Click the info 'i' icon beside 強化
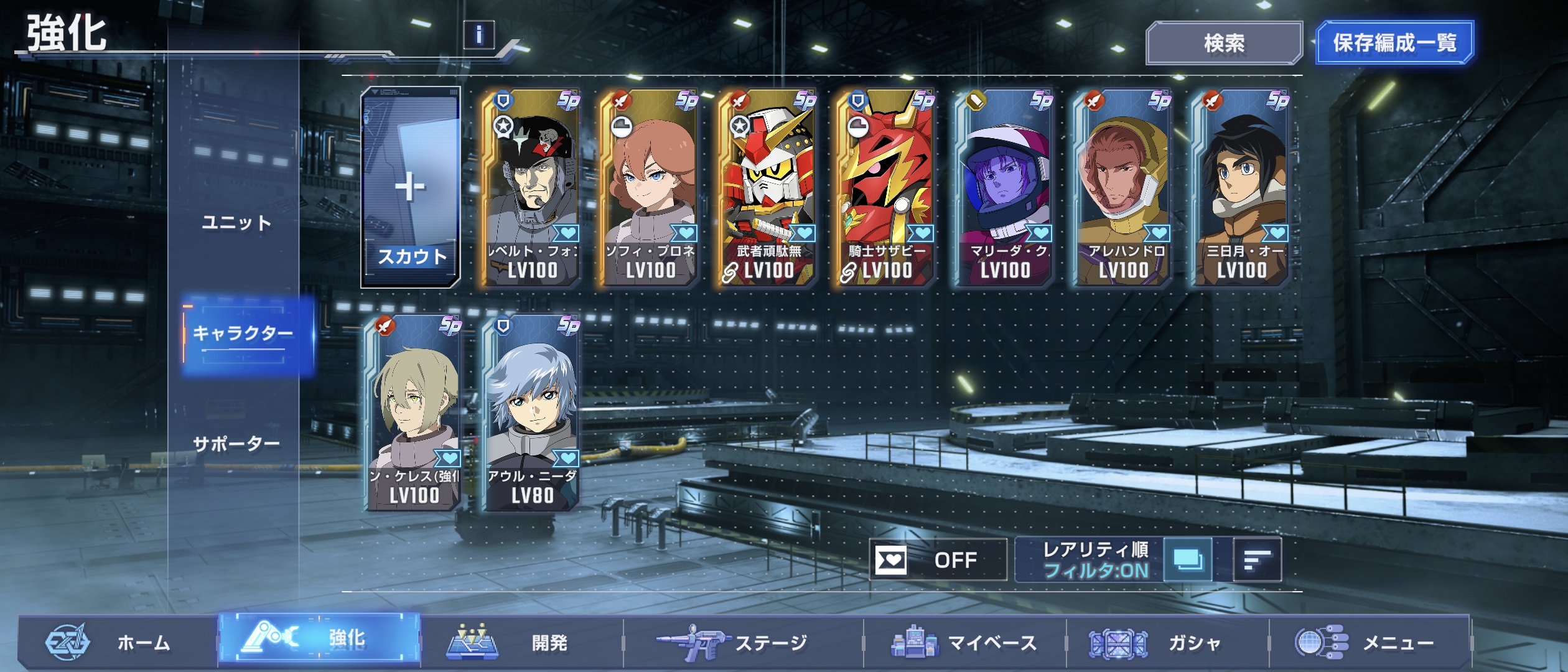 [478, 35]
